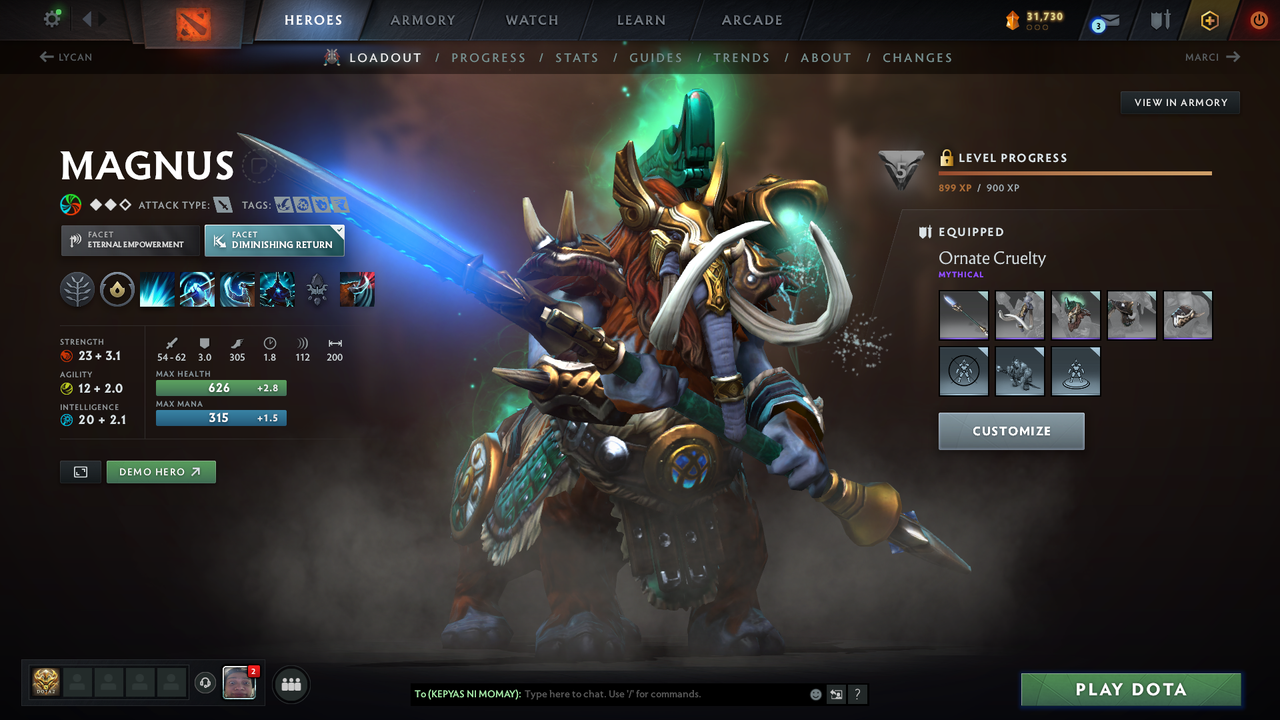Navigate to next hero Marci

(1213, 57)
